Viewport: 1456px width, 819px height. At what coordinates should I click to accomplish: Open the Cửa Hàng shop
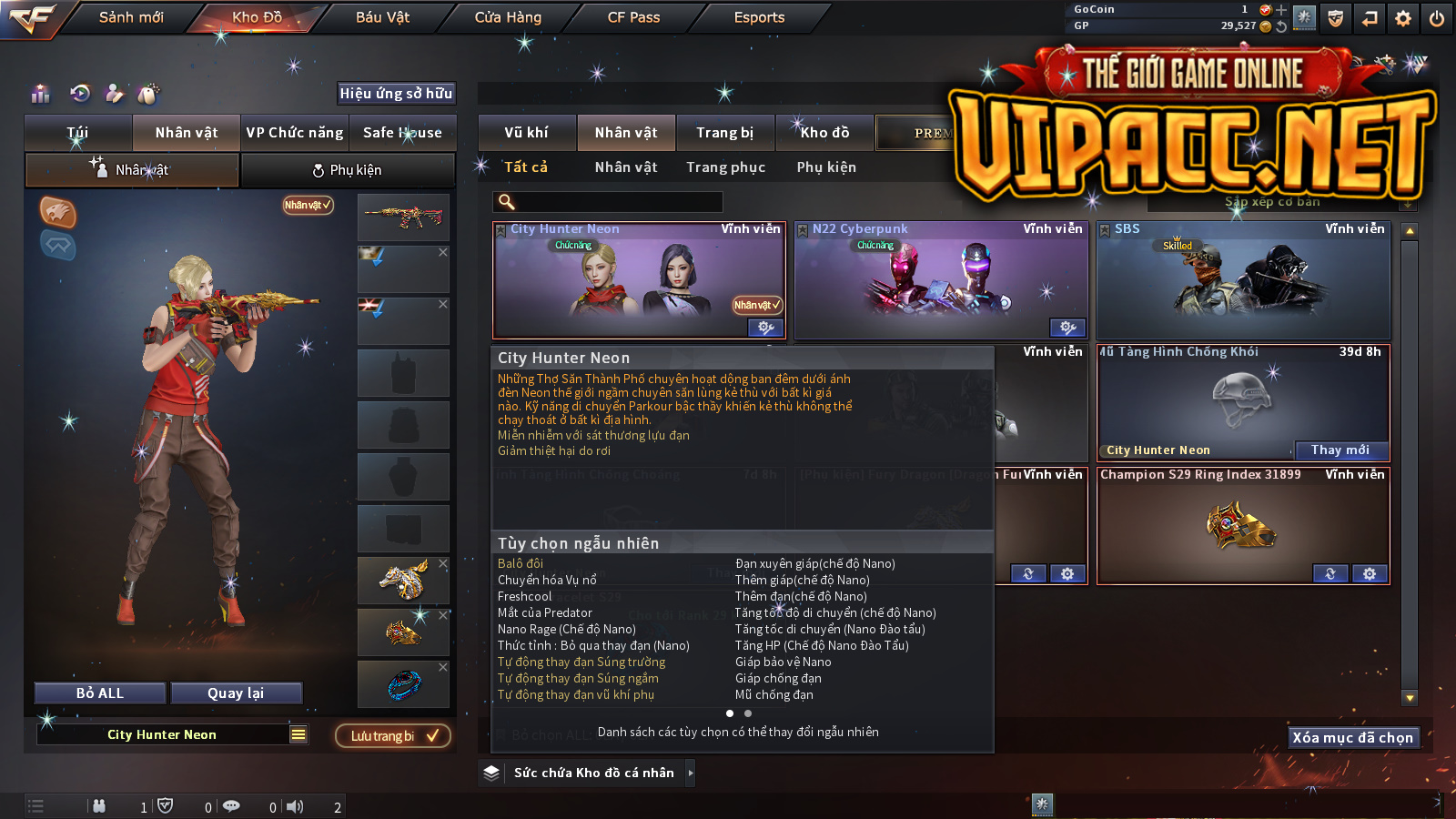pyautogui.click(x=508, y=17)
